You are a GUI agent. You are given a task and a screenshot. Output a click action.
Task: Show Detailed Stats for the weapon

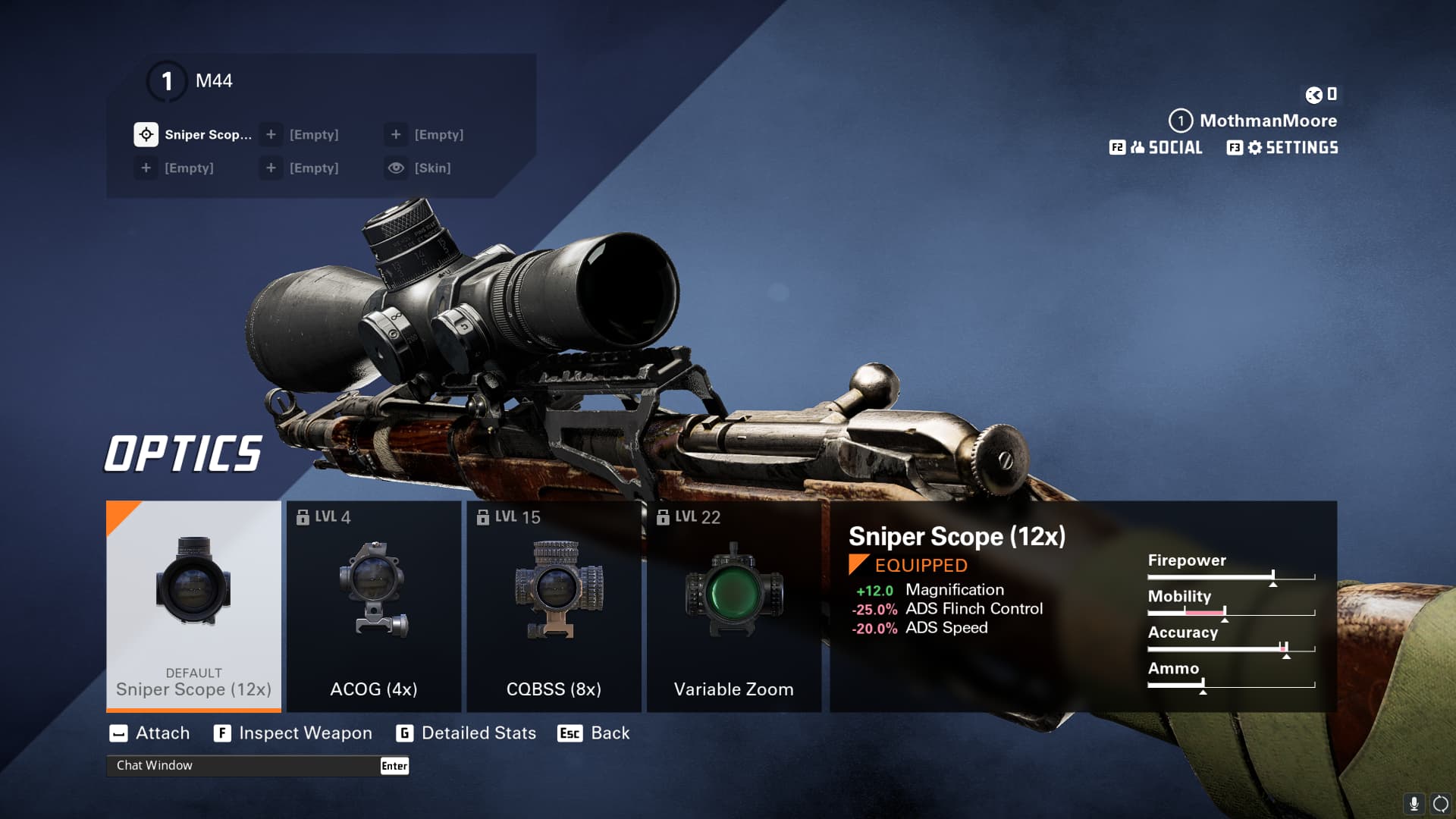(x=466, y=733)
